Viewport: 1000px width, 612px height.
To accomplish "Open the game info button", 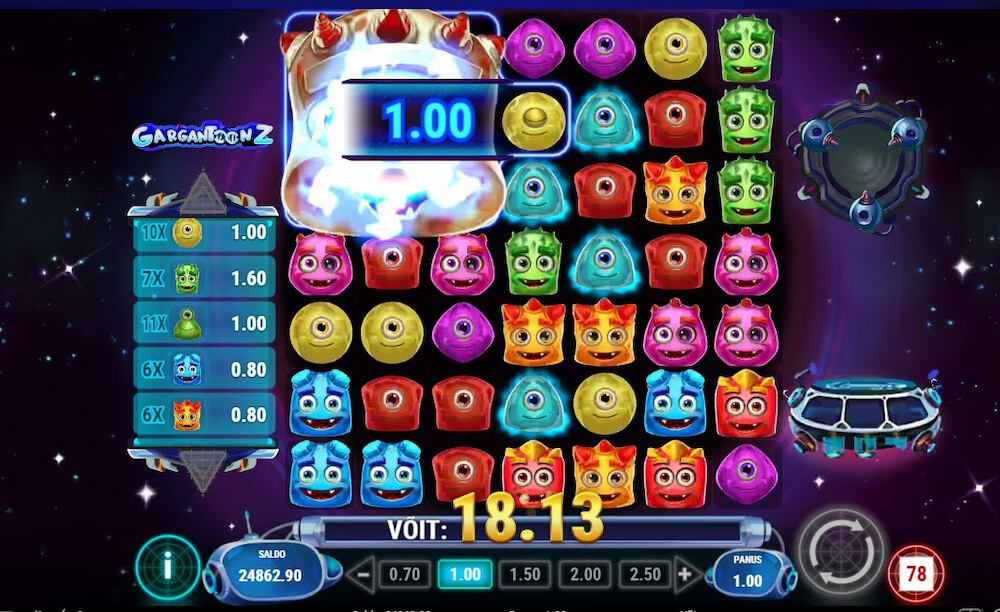I will [x=167, y=567].
